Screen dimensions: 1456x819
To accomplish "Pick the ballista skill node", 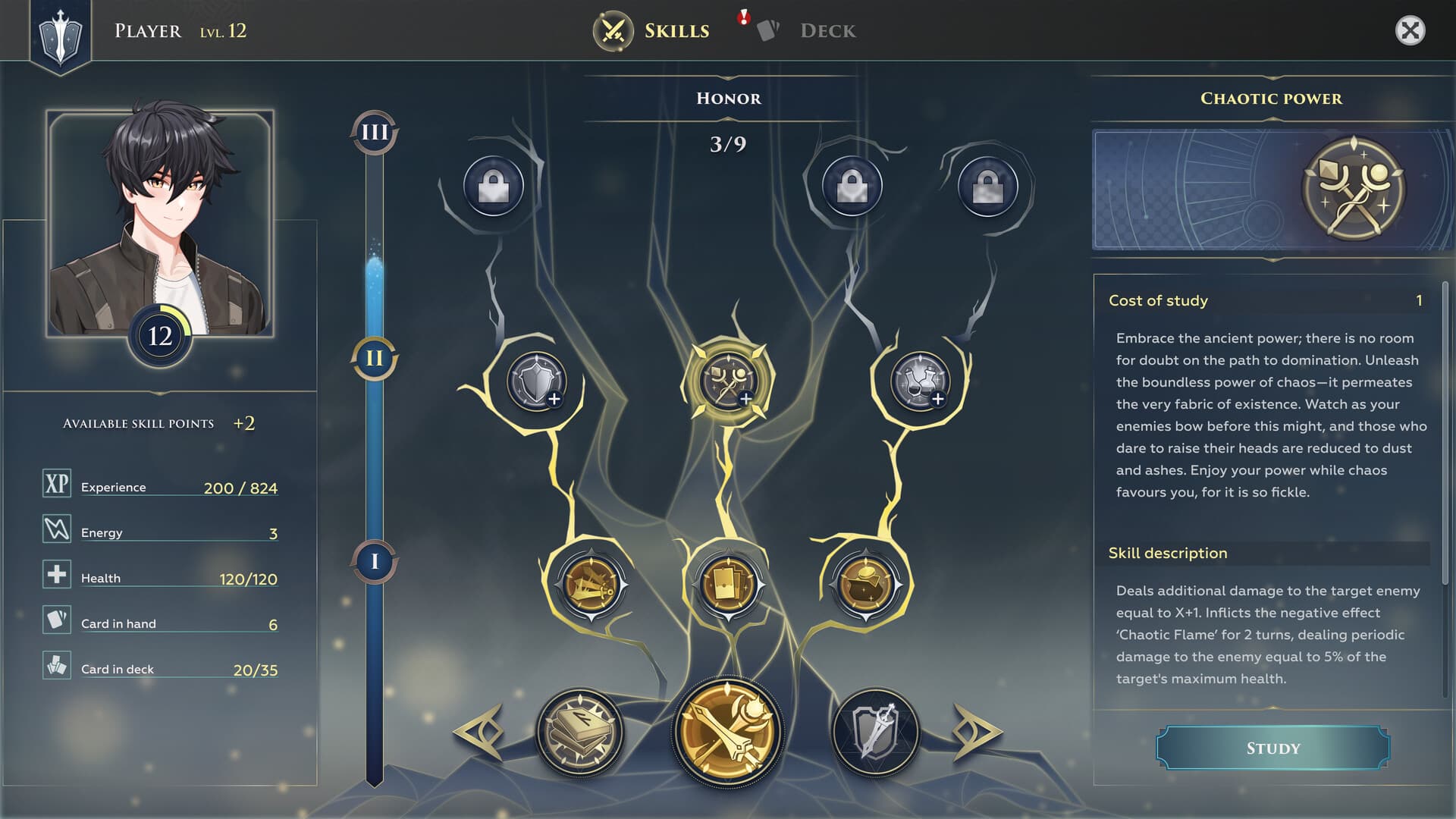I will [591, 585].
